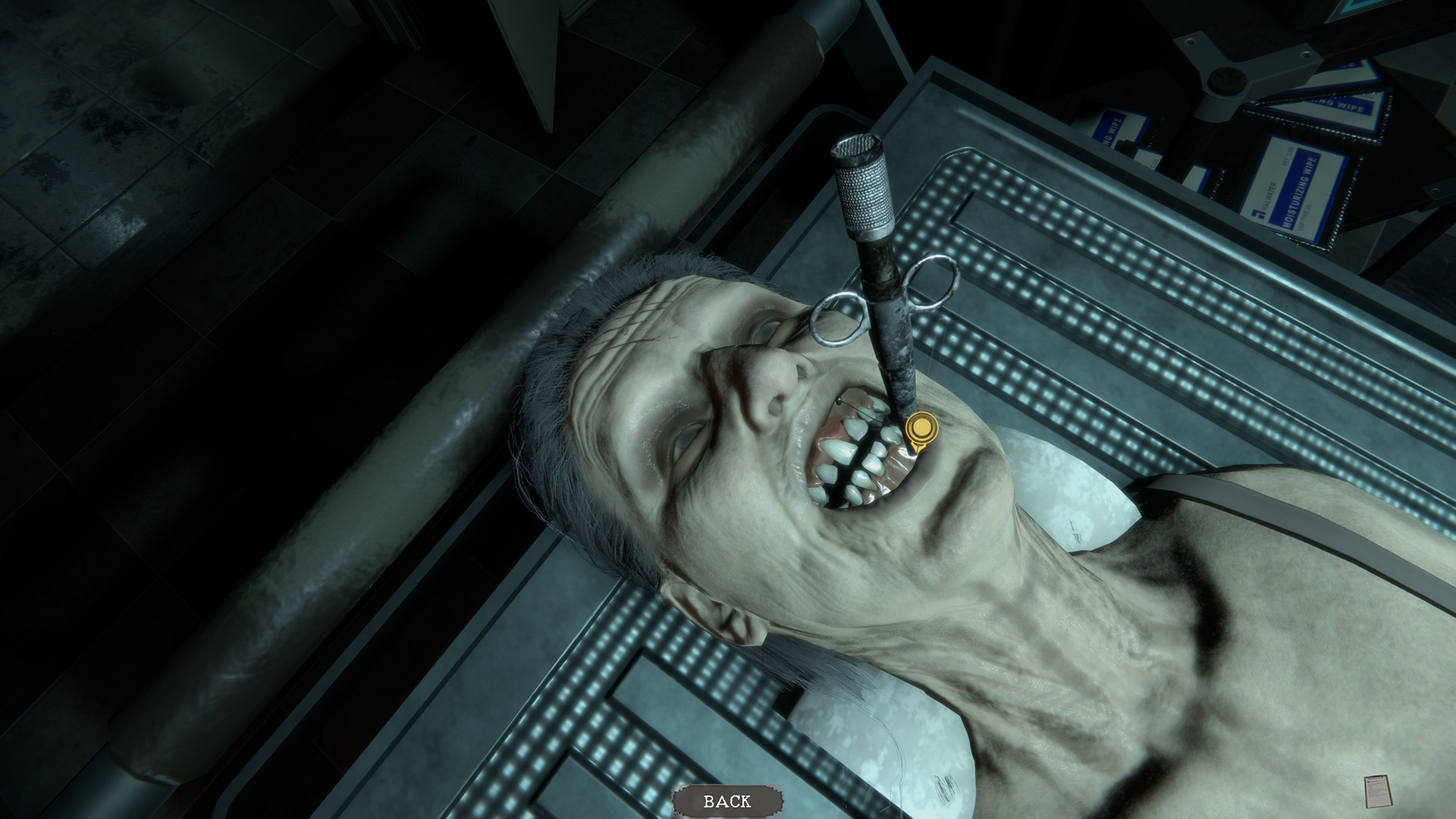Click the BACK button

(727, 801)
